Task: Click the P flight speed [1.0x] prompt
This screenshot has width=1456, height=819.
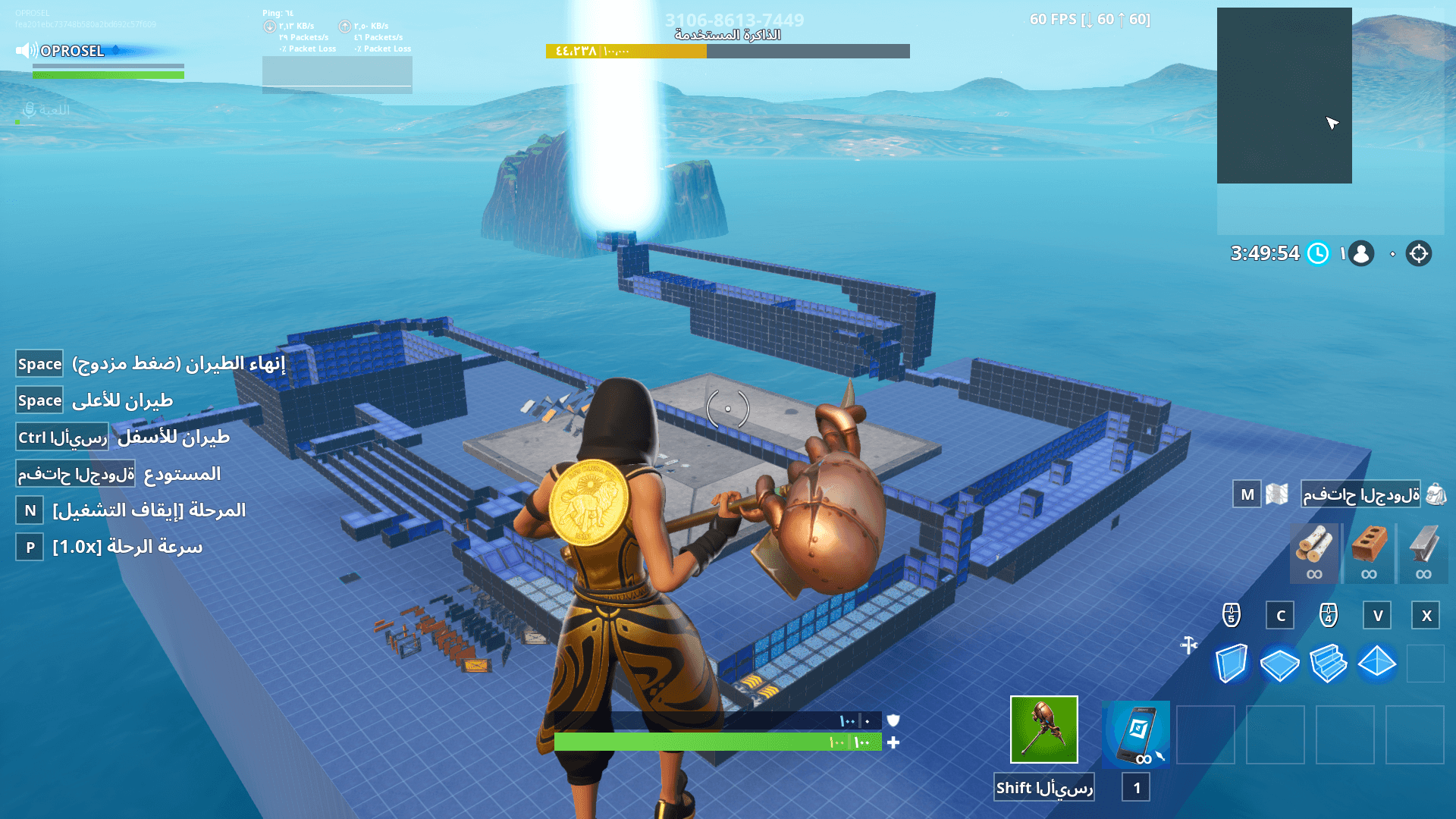Action: coord(29,547)
